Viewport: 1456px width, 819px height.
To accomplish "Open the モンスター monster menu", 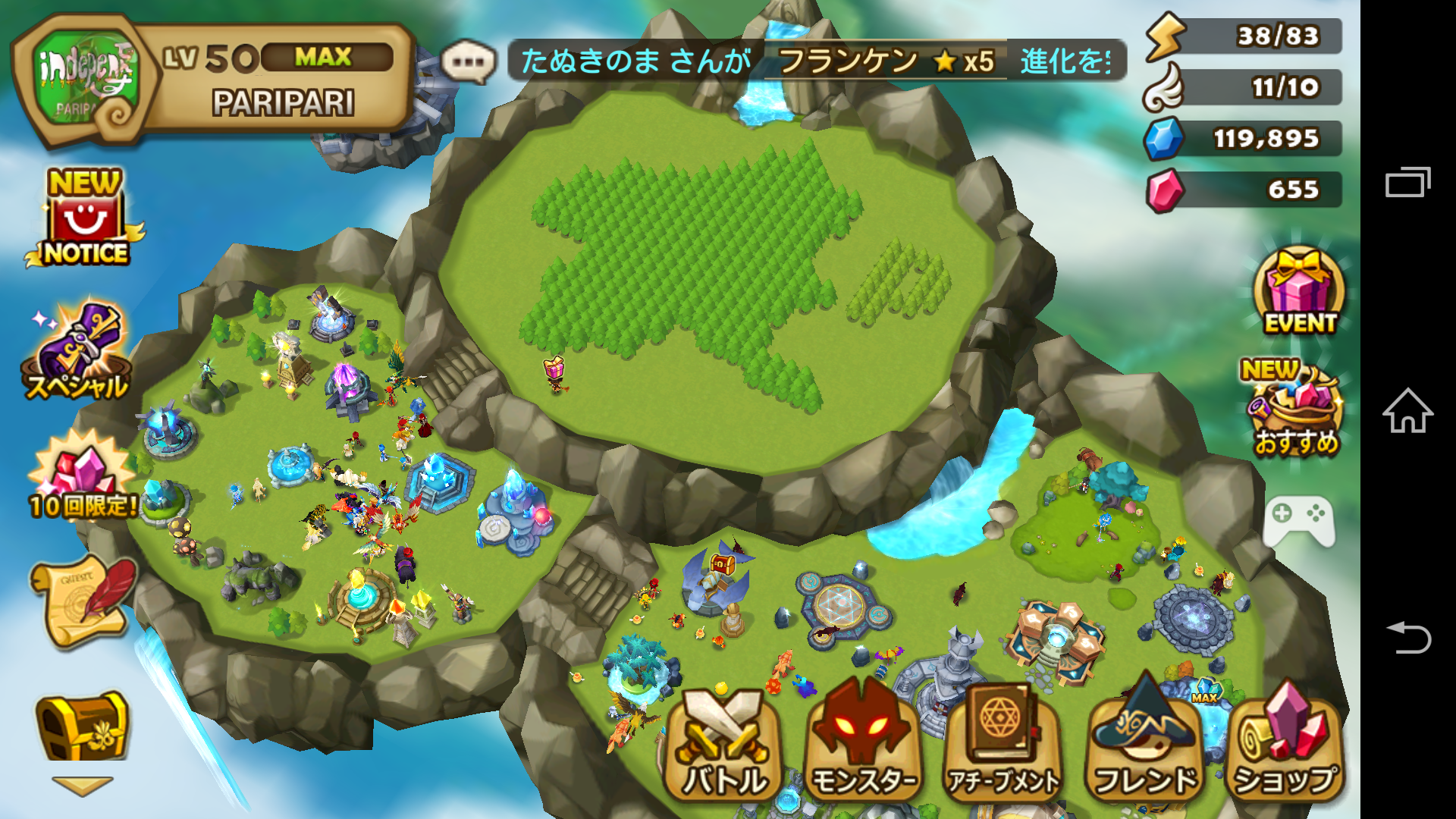I will point(862,747).
